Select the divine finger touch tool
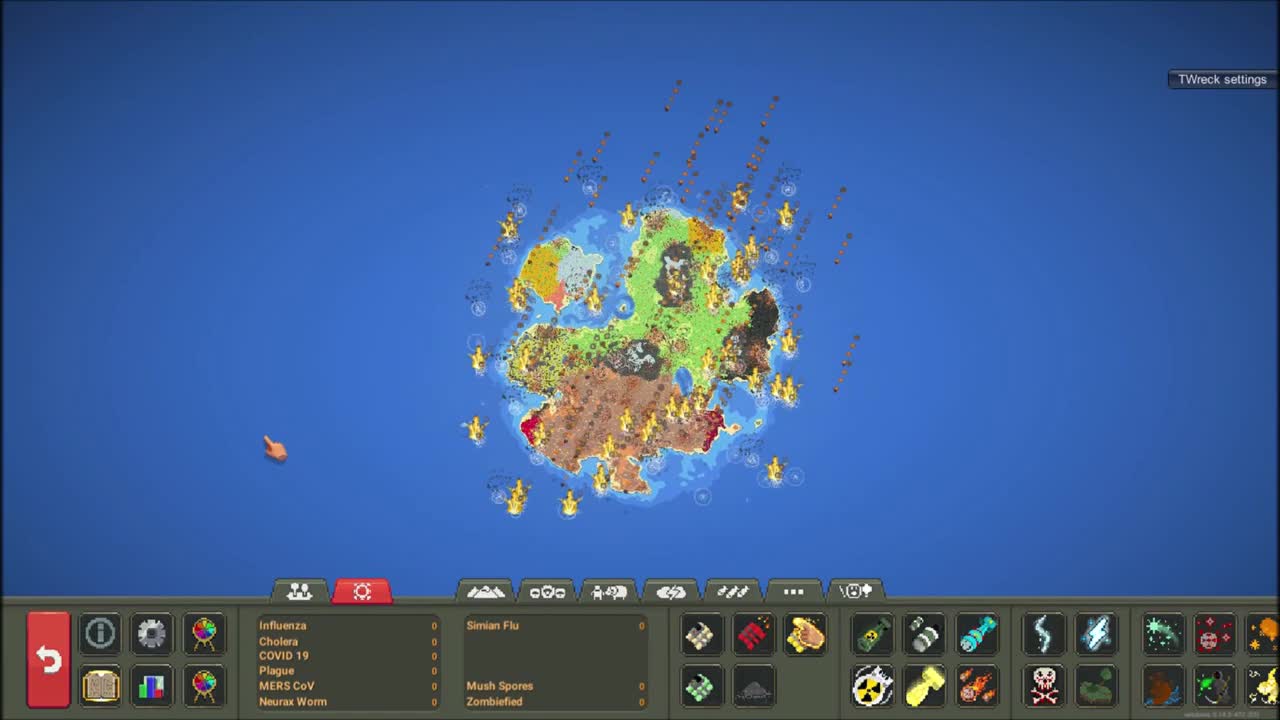This screenshot has width=1280, height=720. [x=807, y=633]
